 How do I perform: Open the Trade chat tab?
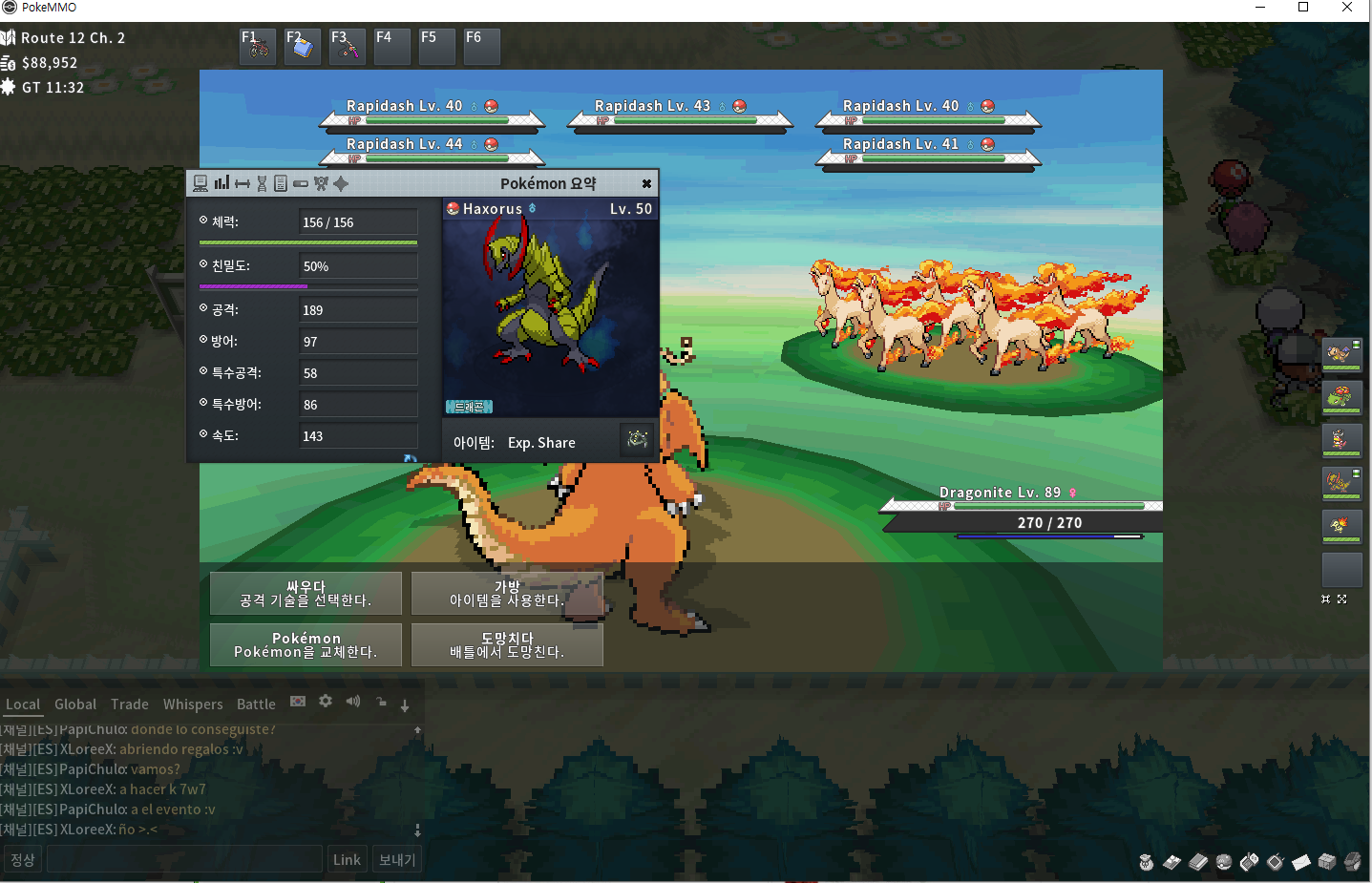(130, 704)
